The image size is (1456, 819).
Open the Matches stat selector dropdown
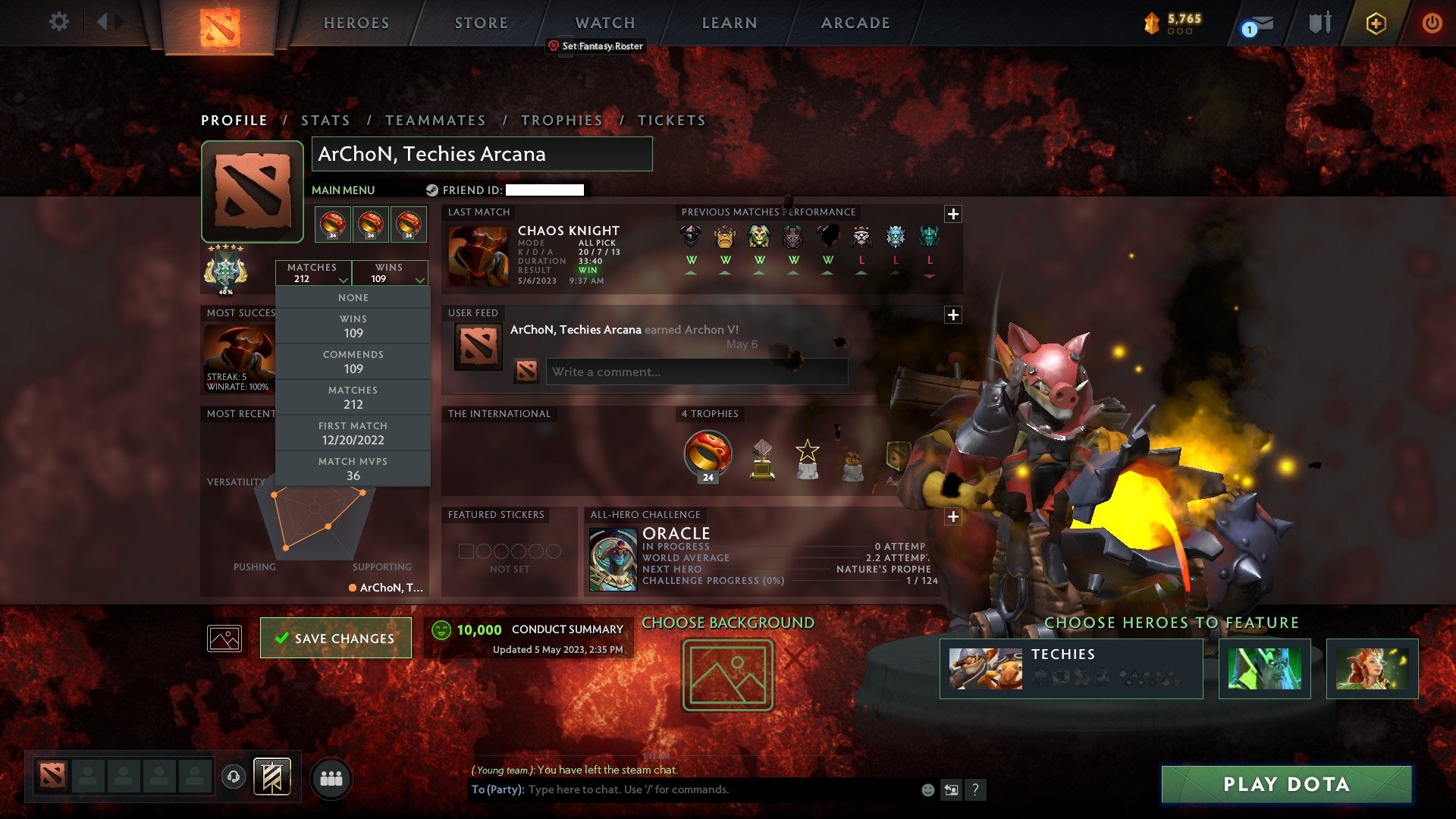(x=314, y=273)
